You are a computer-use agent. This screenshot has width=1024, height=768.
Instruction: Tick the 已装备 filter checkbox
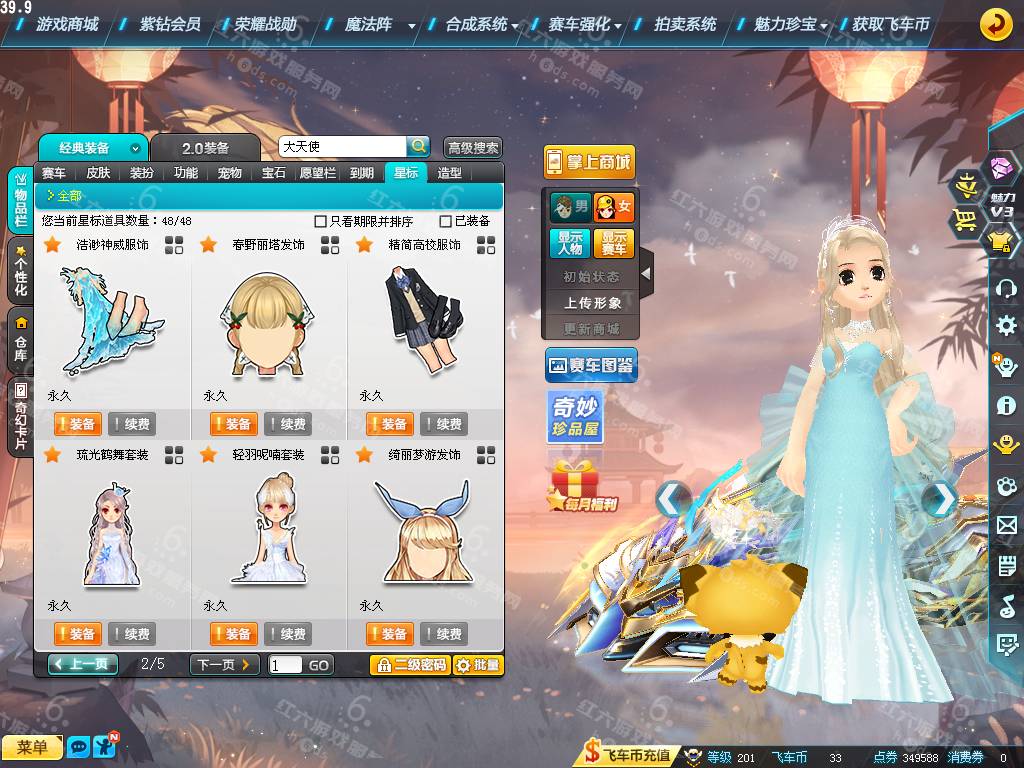tap(446, 221)
